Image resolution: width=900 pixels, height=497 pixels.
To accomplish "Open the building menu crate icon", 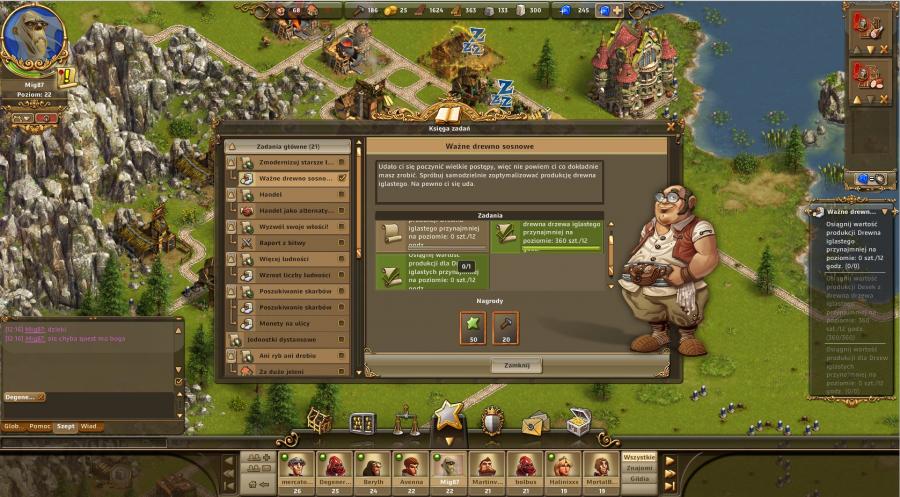I will 319,421.
